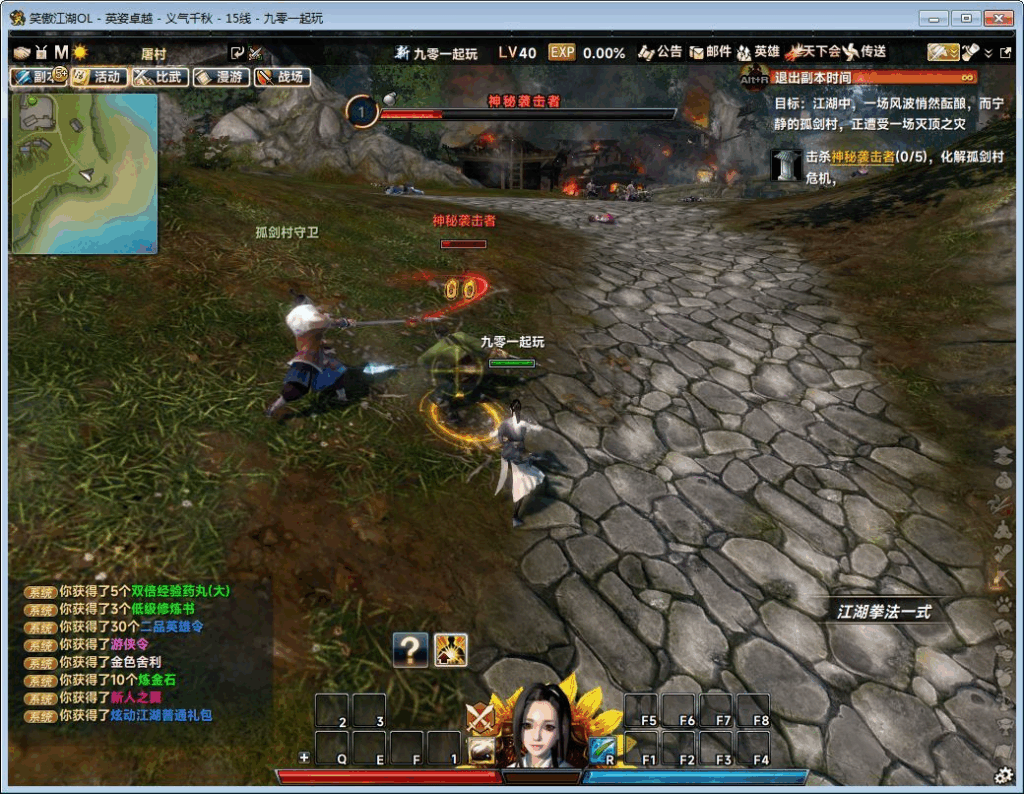Open the 比武 duel menu
1024x794 pixels.
[x=160, y=76]
